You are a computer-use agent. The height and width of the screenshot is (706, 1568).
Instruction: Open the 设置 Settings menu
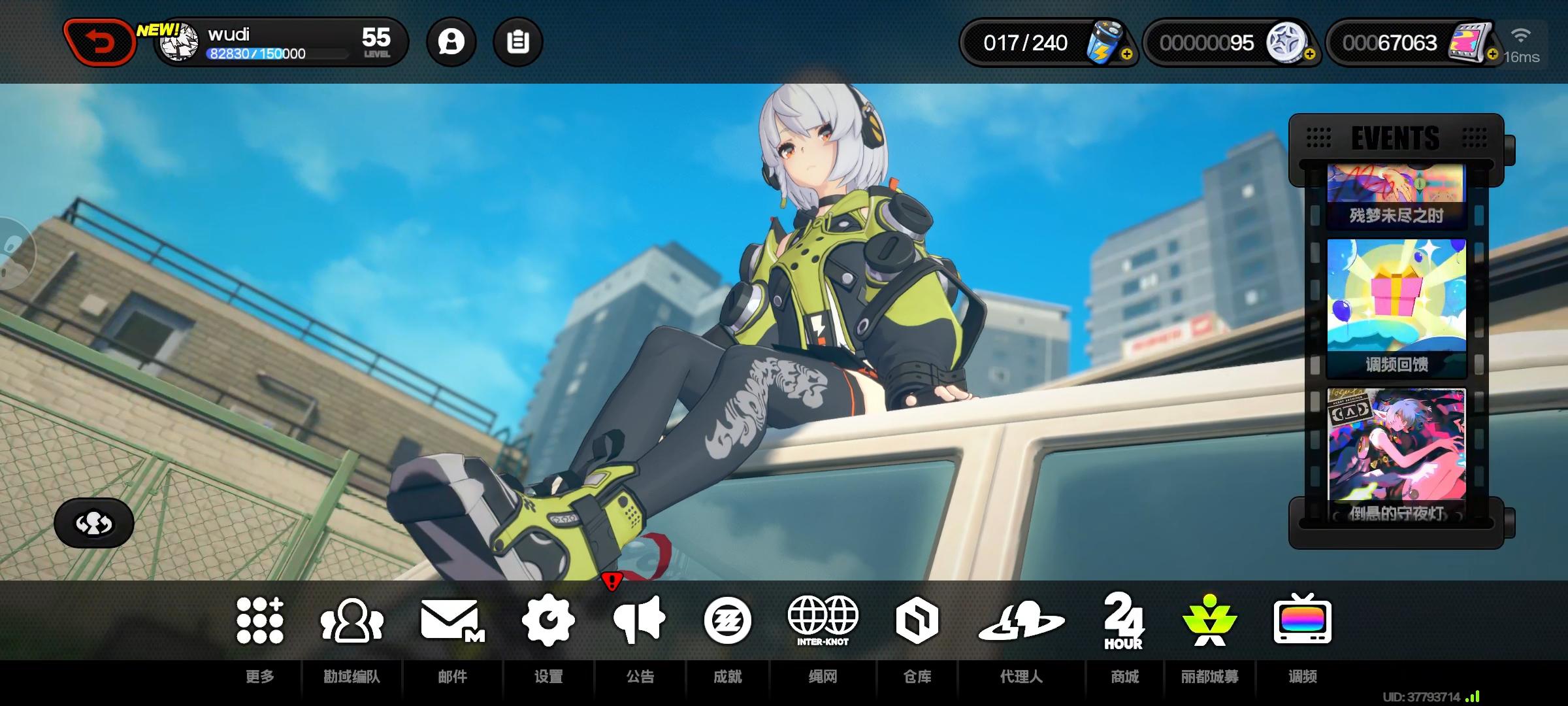tap(549, 621)
